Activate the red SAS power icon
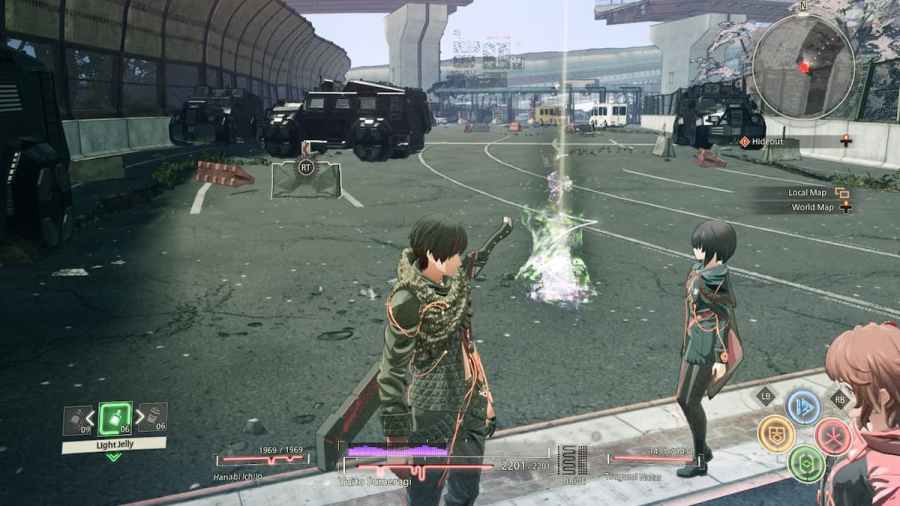This screenshot has width=900, height=506. tap(832, 435)
